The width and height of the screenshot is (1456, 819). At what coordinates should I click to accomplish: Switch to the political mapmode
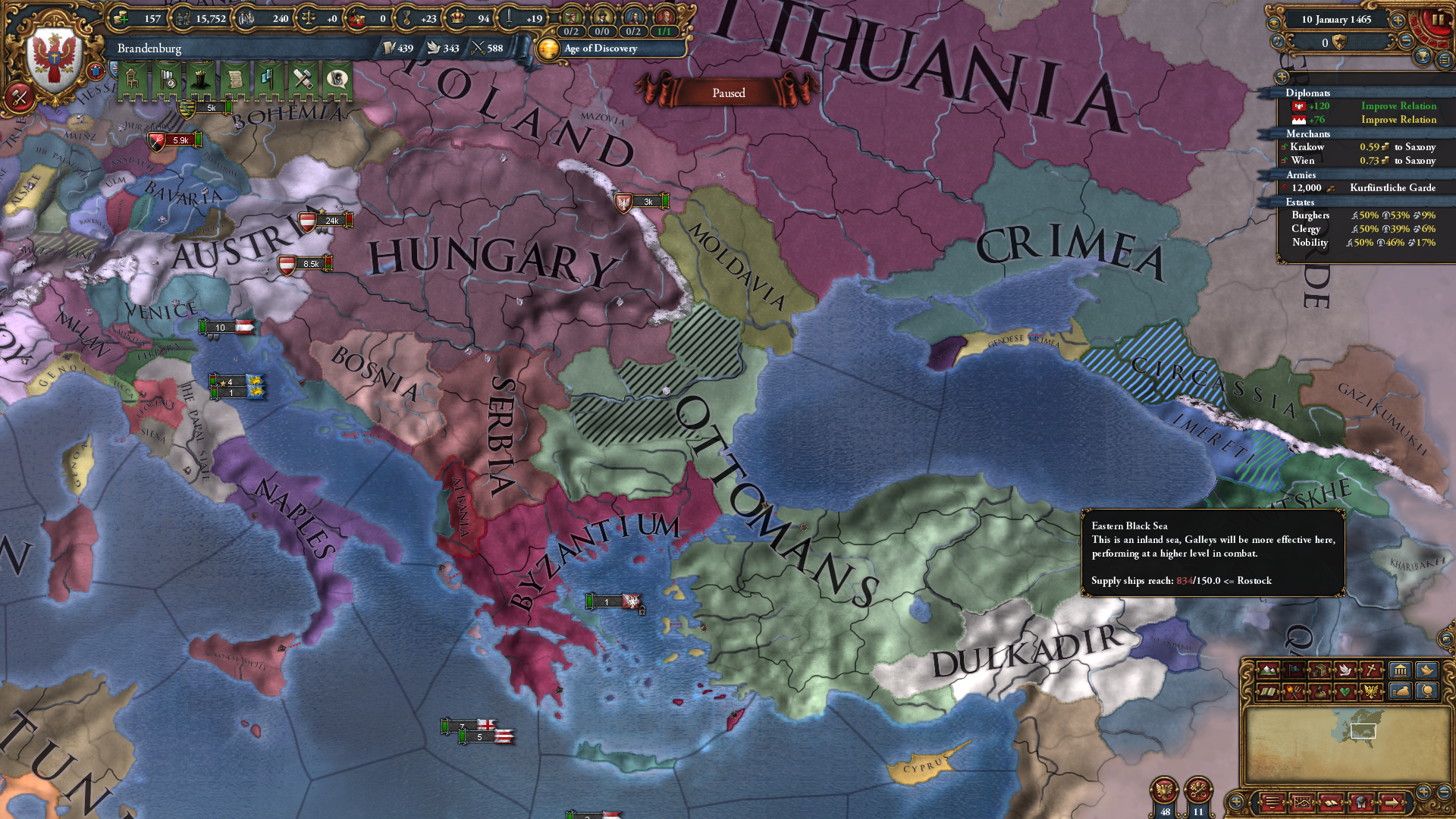1294,670
